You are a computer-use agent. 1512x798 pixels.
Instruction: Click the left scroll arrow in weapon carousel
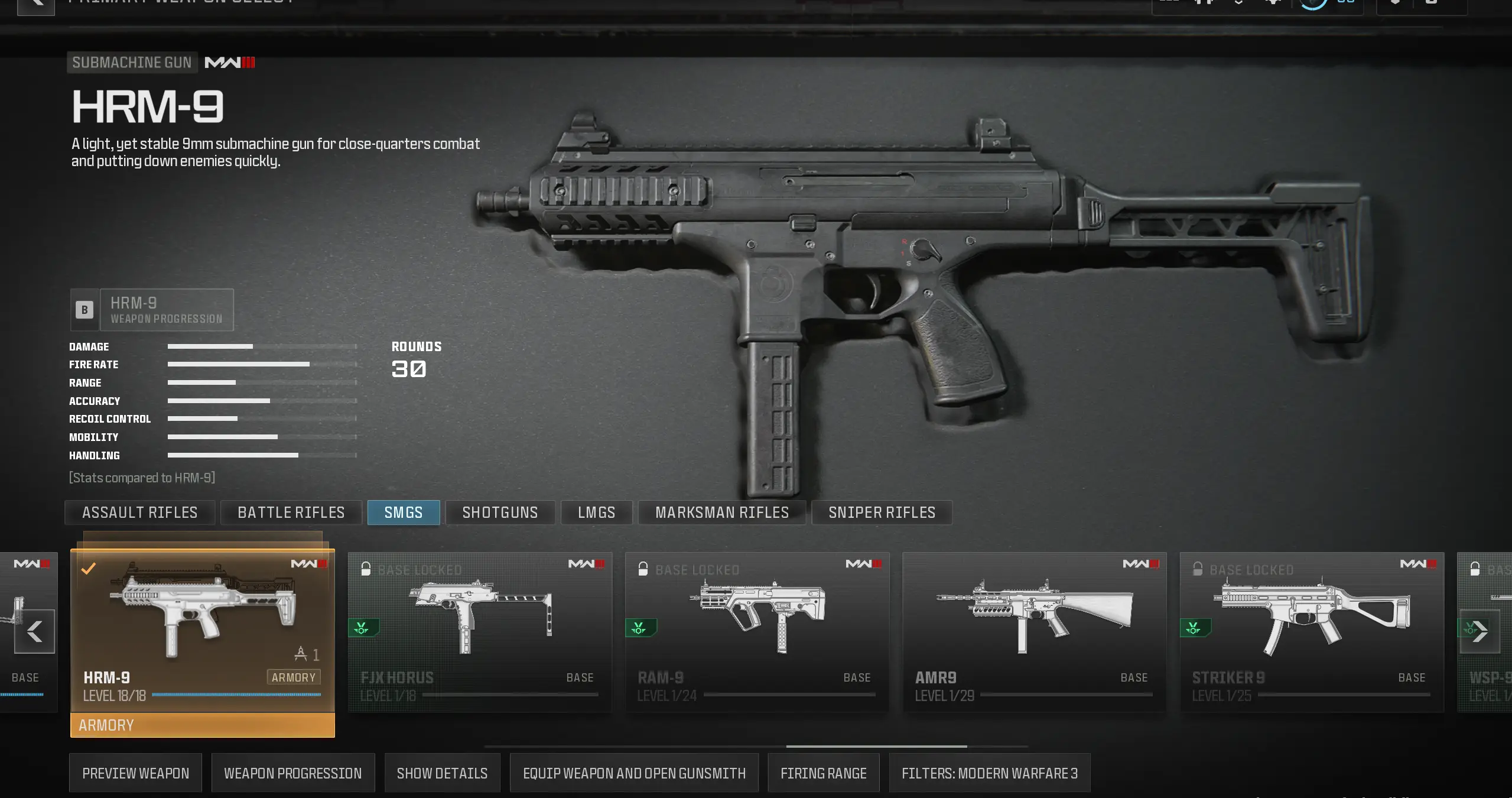(34, 631)
